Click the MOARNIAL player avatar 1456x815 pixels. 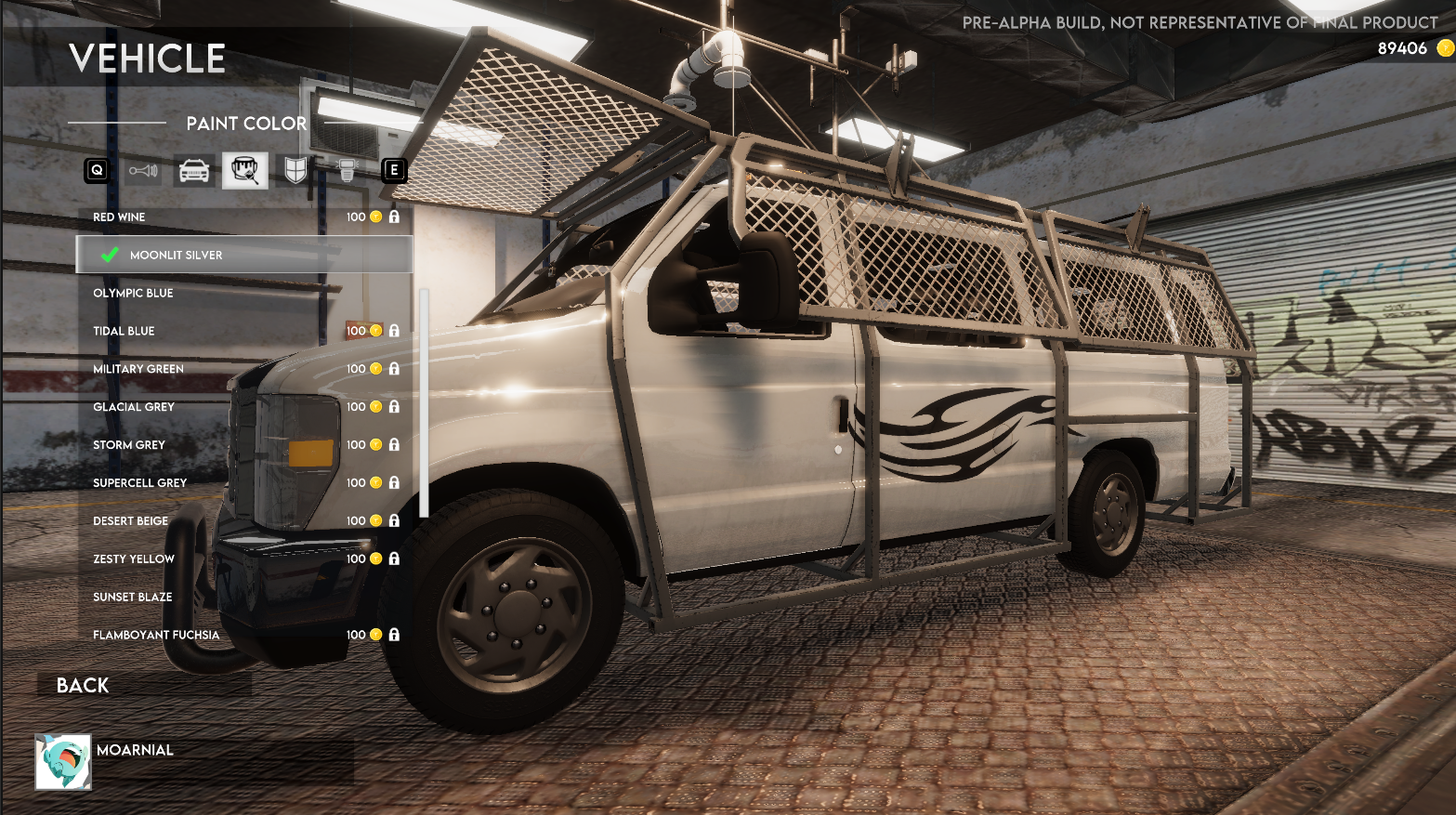(63, 762)
